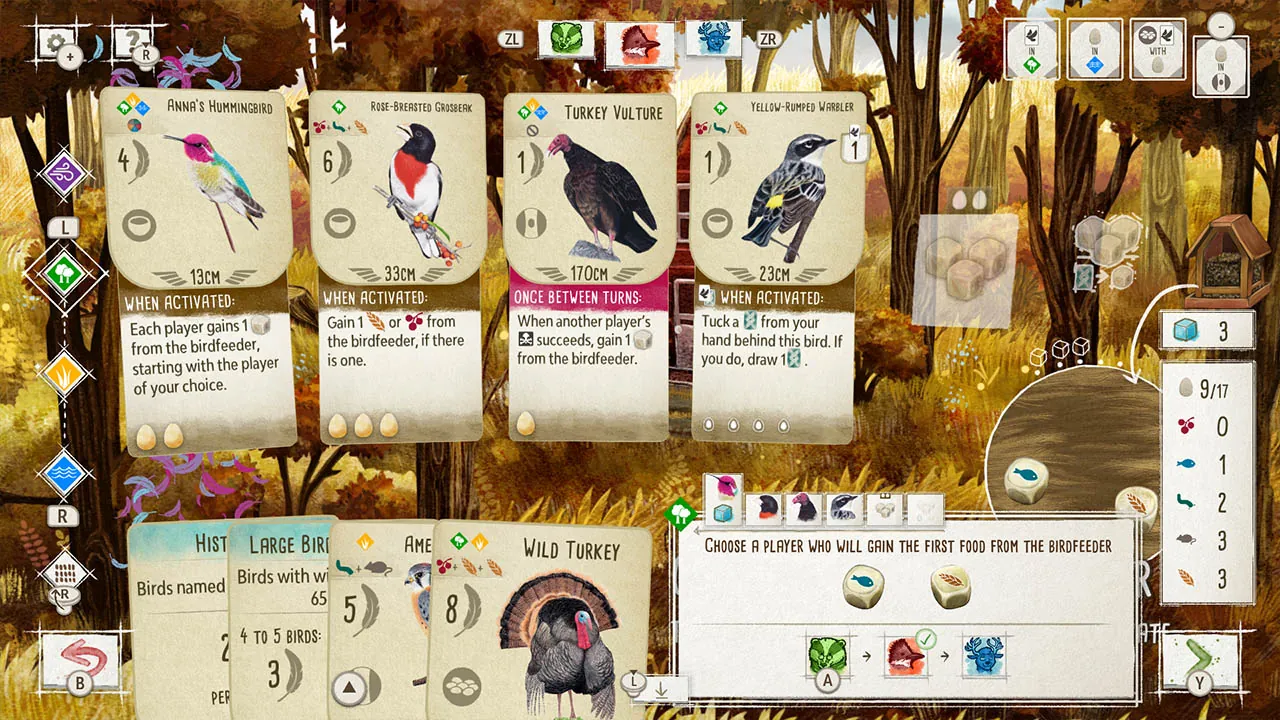Select the green badger player avatar
Image resolution: width=1280 pixels, height=720 pixels.
click(567, 40)
